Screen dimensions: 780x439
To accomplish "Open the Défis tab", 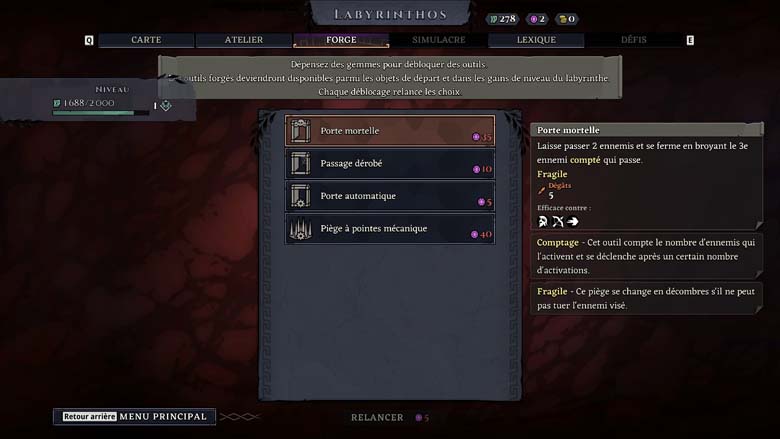I will click(x=633, y=40).
